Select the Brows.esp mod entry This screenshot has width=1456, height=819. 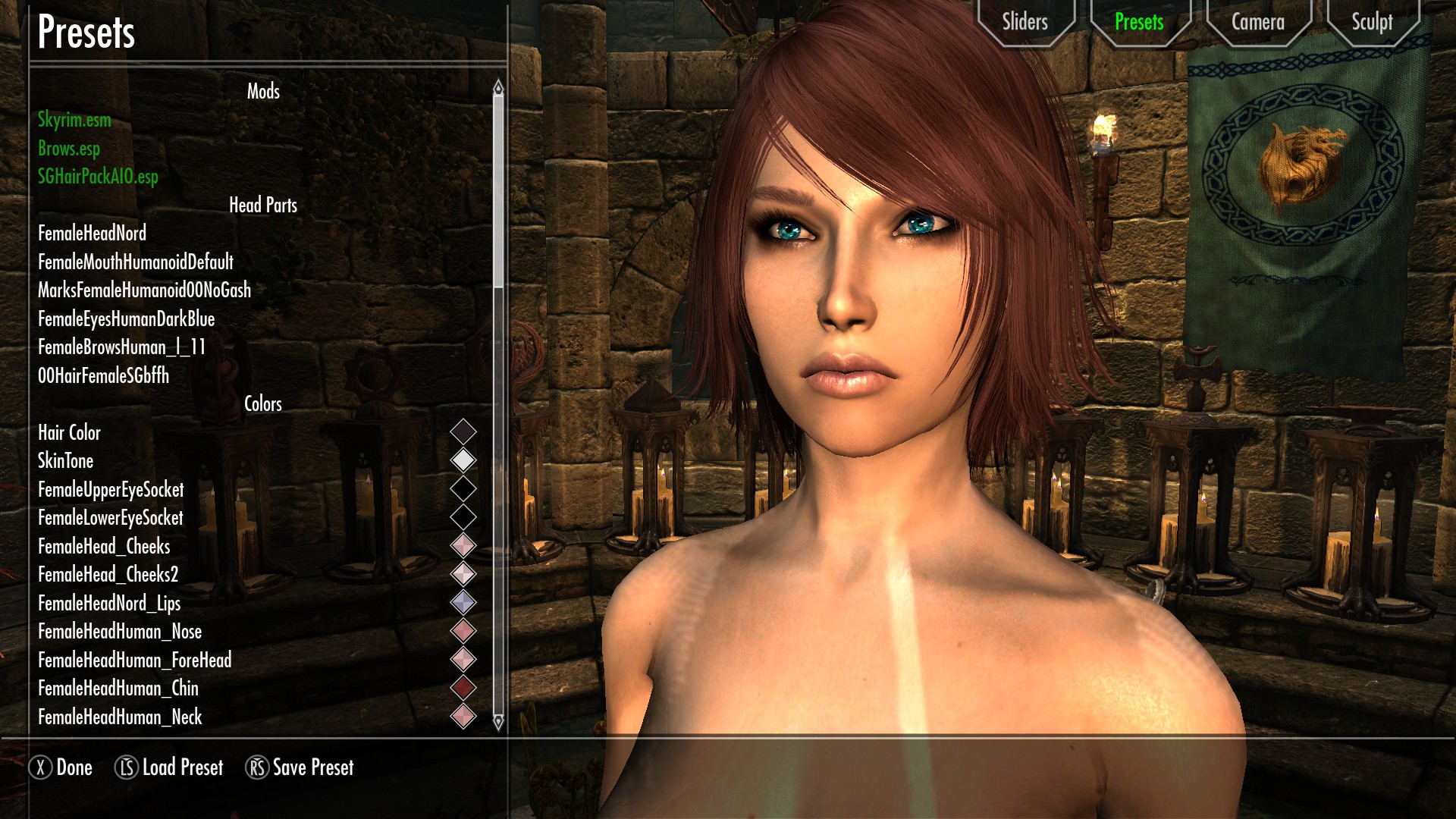pyautogui.click(x=69, y=149)
